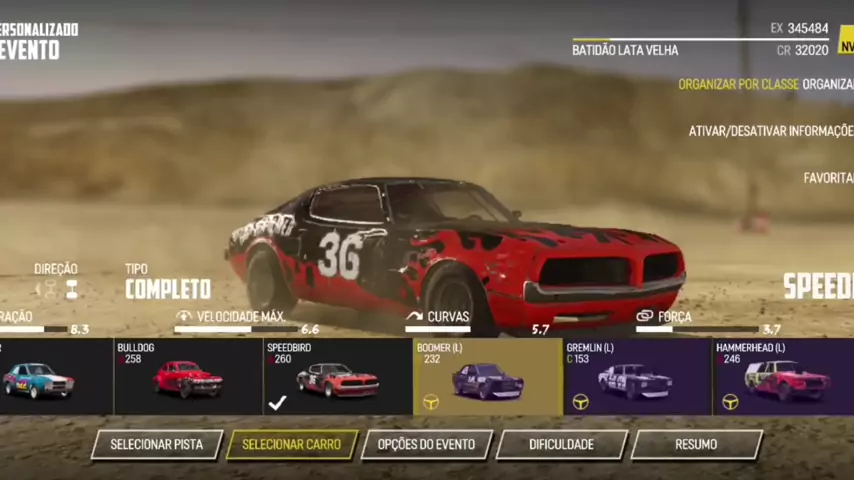Screen dimensions: 854x480
Task: Select the blue car tile at far left
Action: pos(50,377)
